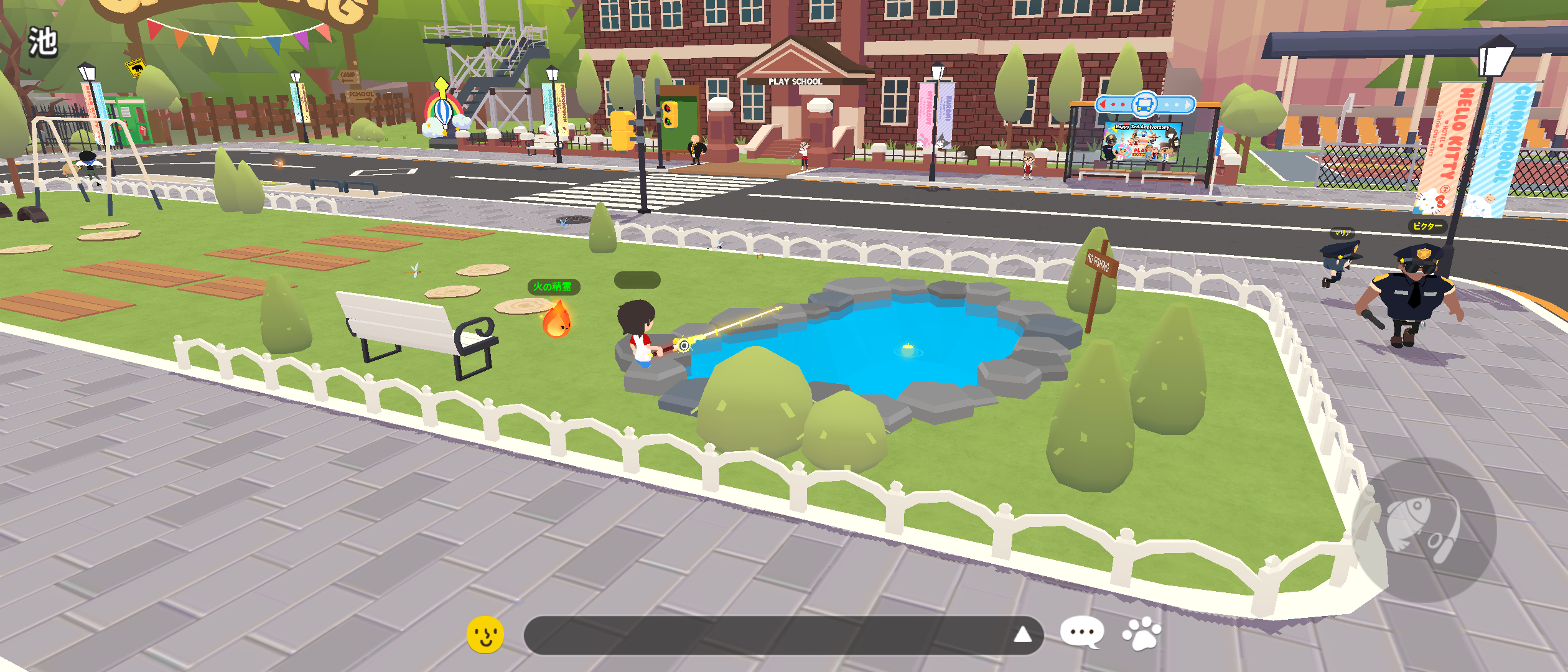Open the speech bubble chat options

(1082, 633)
